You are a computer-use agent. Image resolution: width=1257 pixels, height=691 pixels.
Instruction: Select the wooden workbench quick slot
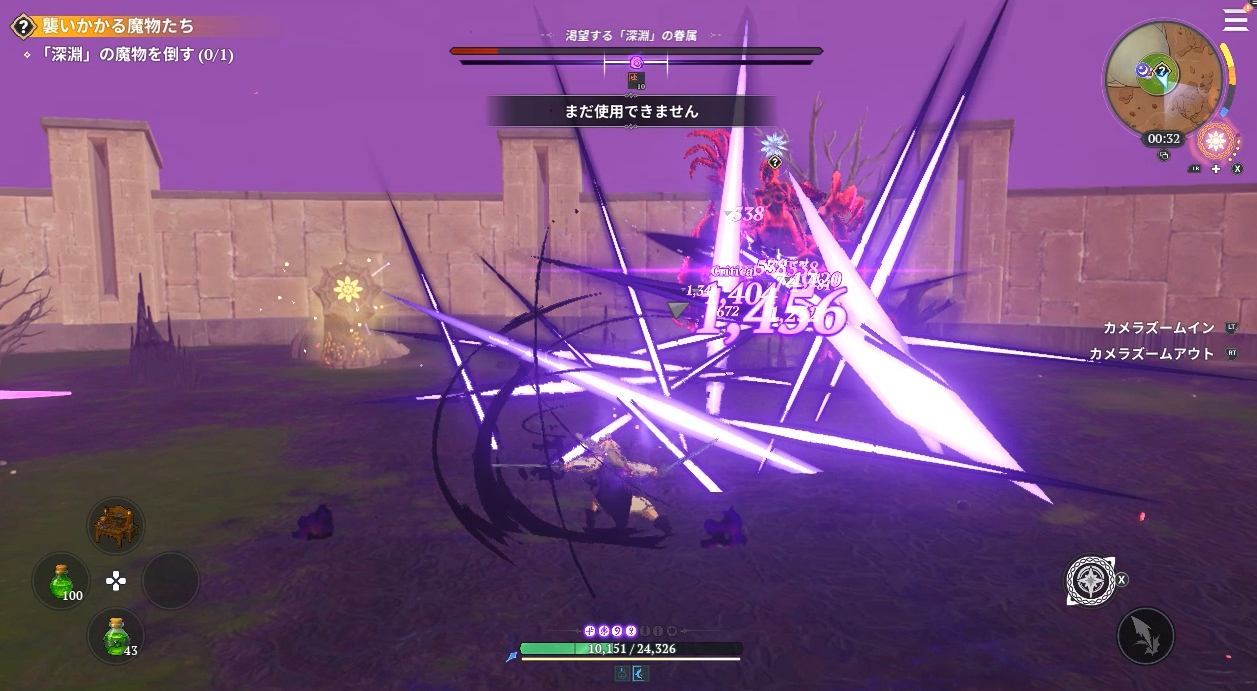pyautogui.click(x=115, y=525)
